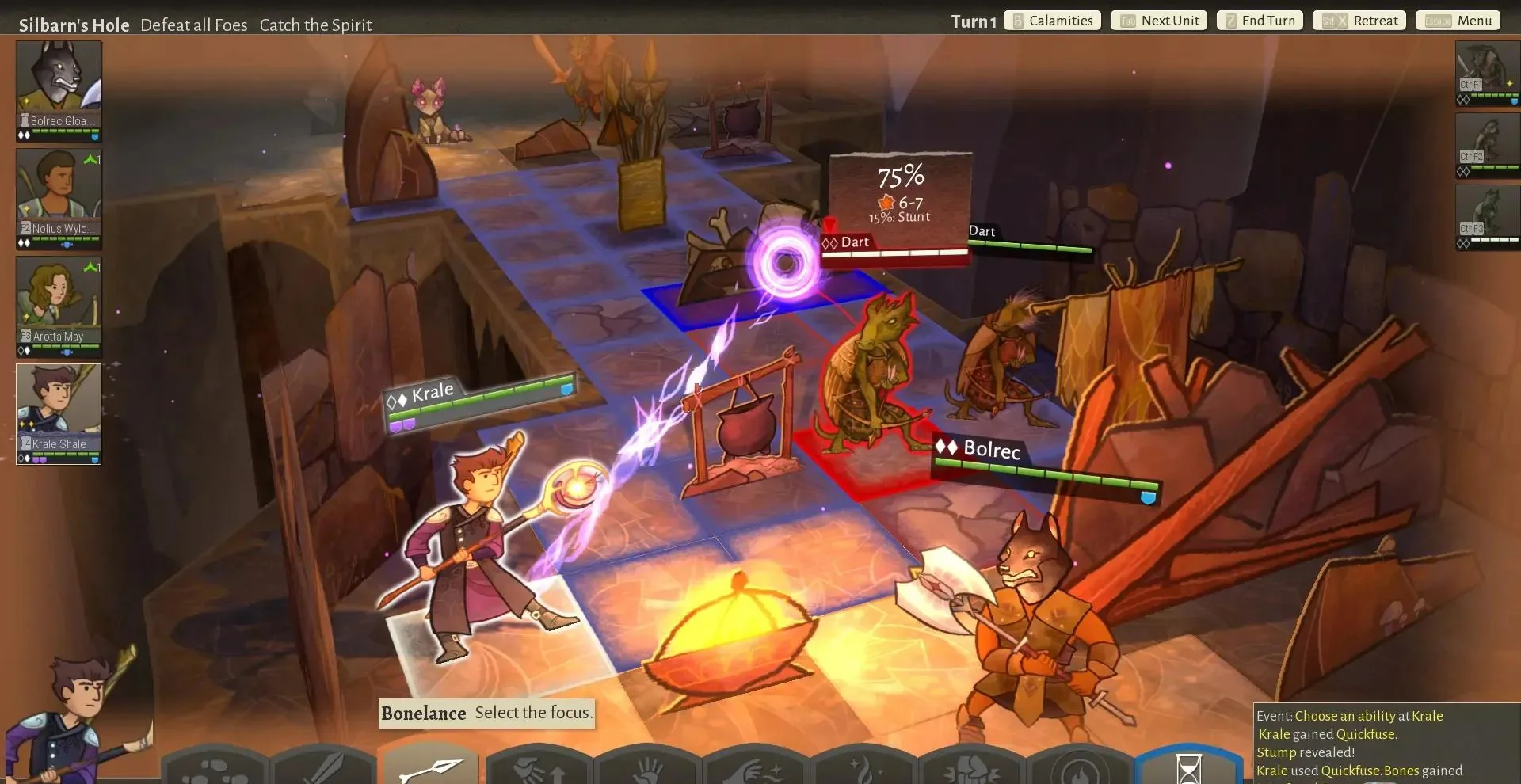Click the event log panel
1521x784 pixels.
(1386, 743)
